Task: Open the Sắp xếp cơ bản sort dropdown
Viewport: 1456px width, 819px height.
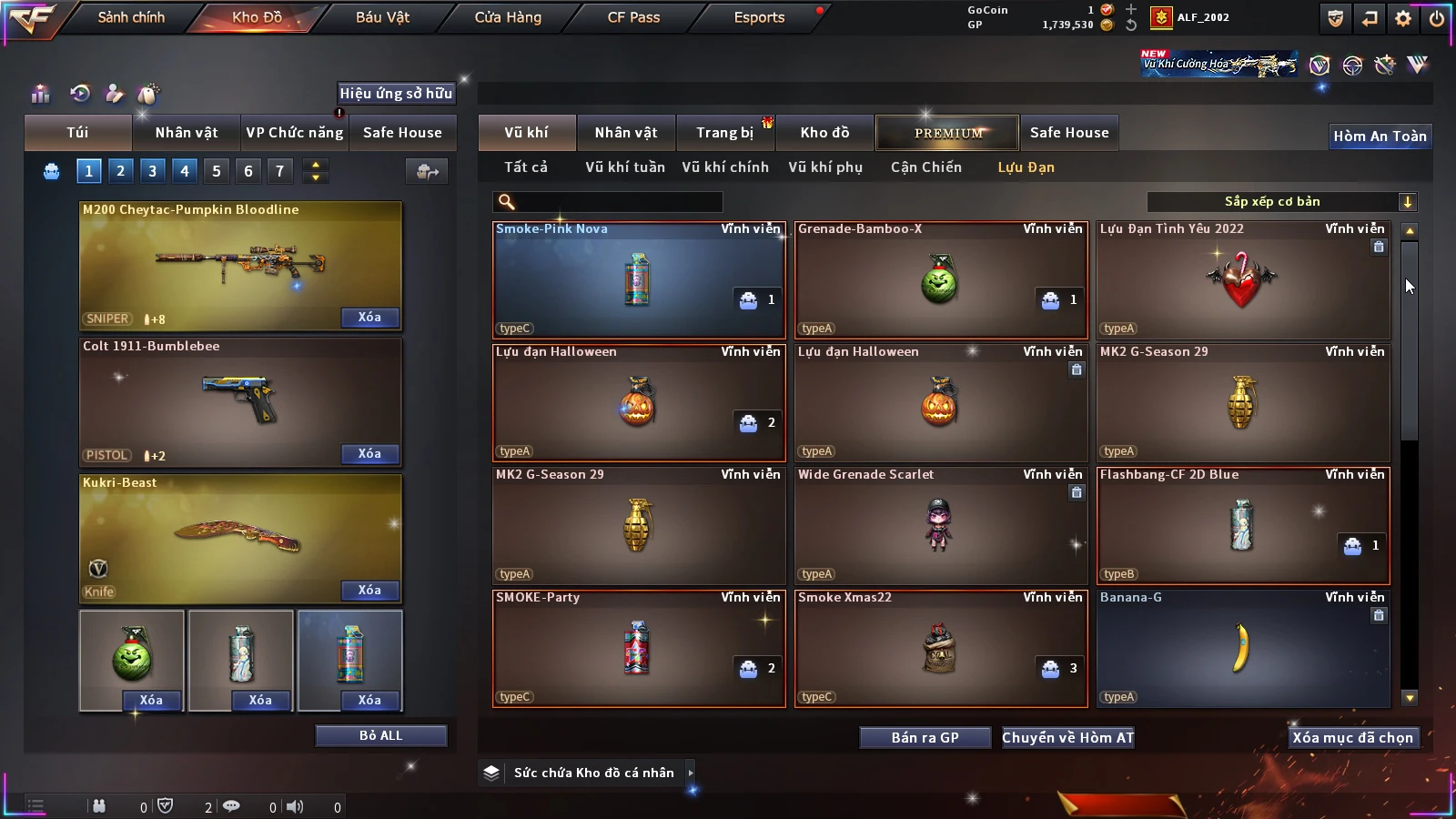Action: tap(1281, 202)
